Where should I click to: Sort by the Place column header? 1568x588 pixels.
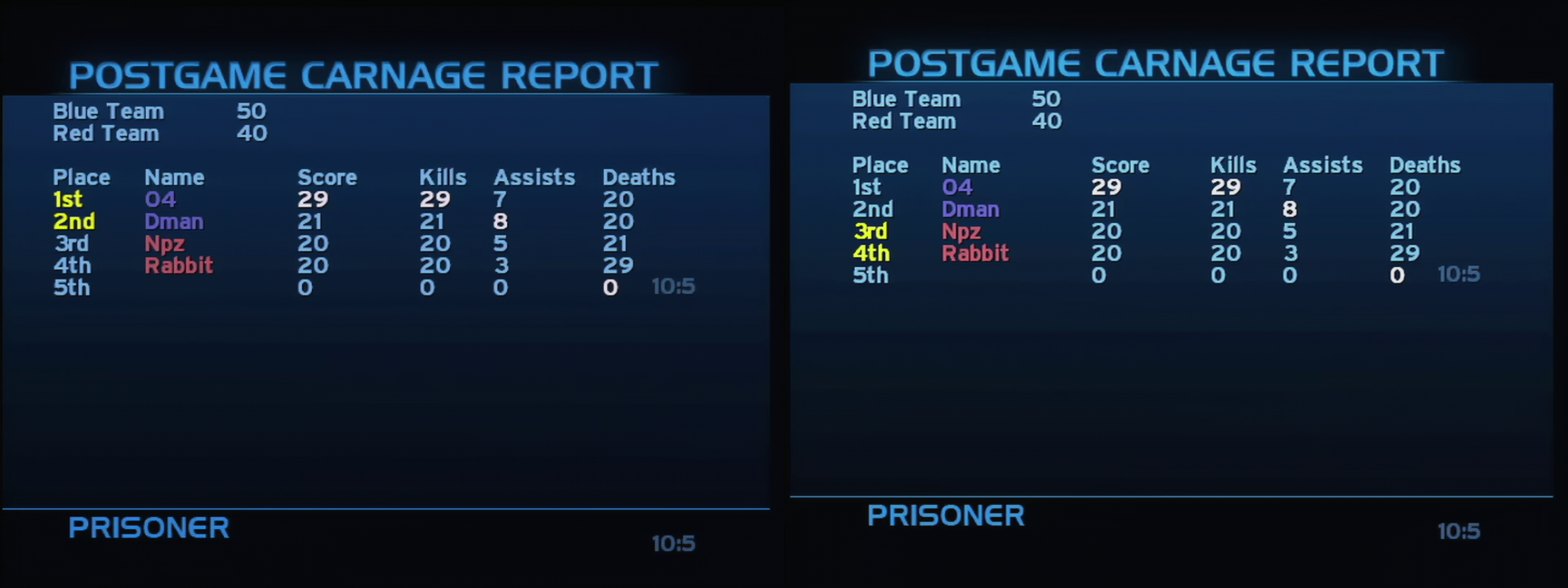pyautogui.click(x=82, y=177)
